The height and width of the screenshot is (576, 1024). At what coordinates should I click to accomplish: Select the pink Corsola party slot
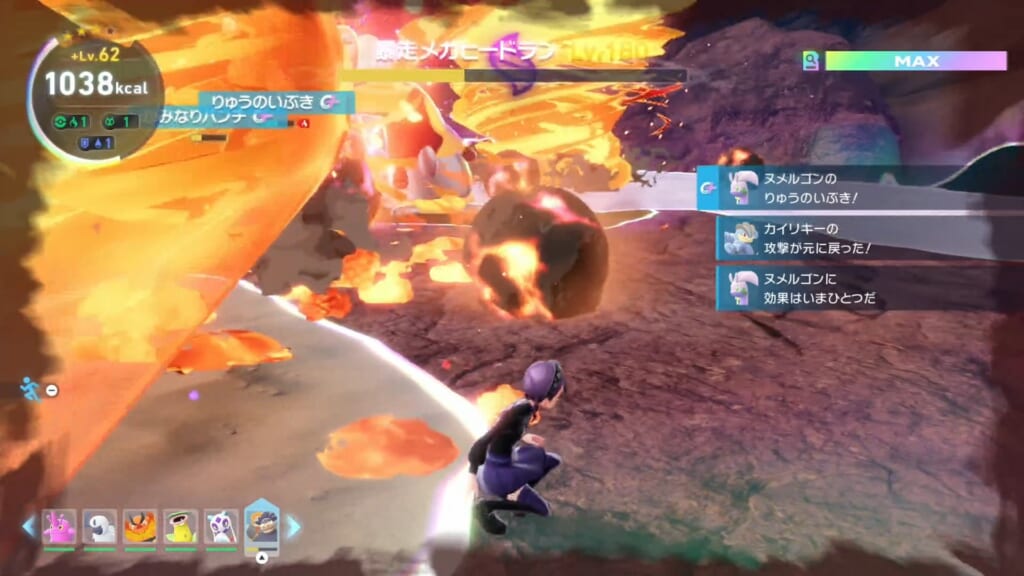(x=59, y=526)
